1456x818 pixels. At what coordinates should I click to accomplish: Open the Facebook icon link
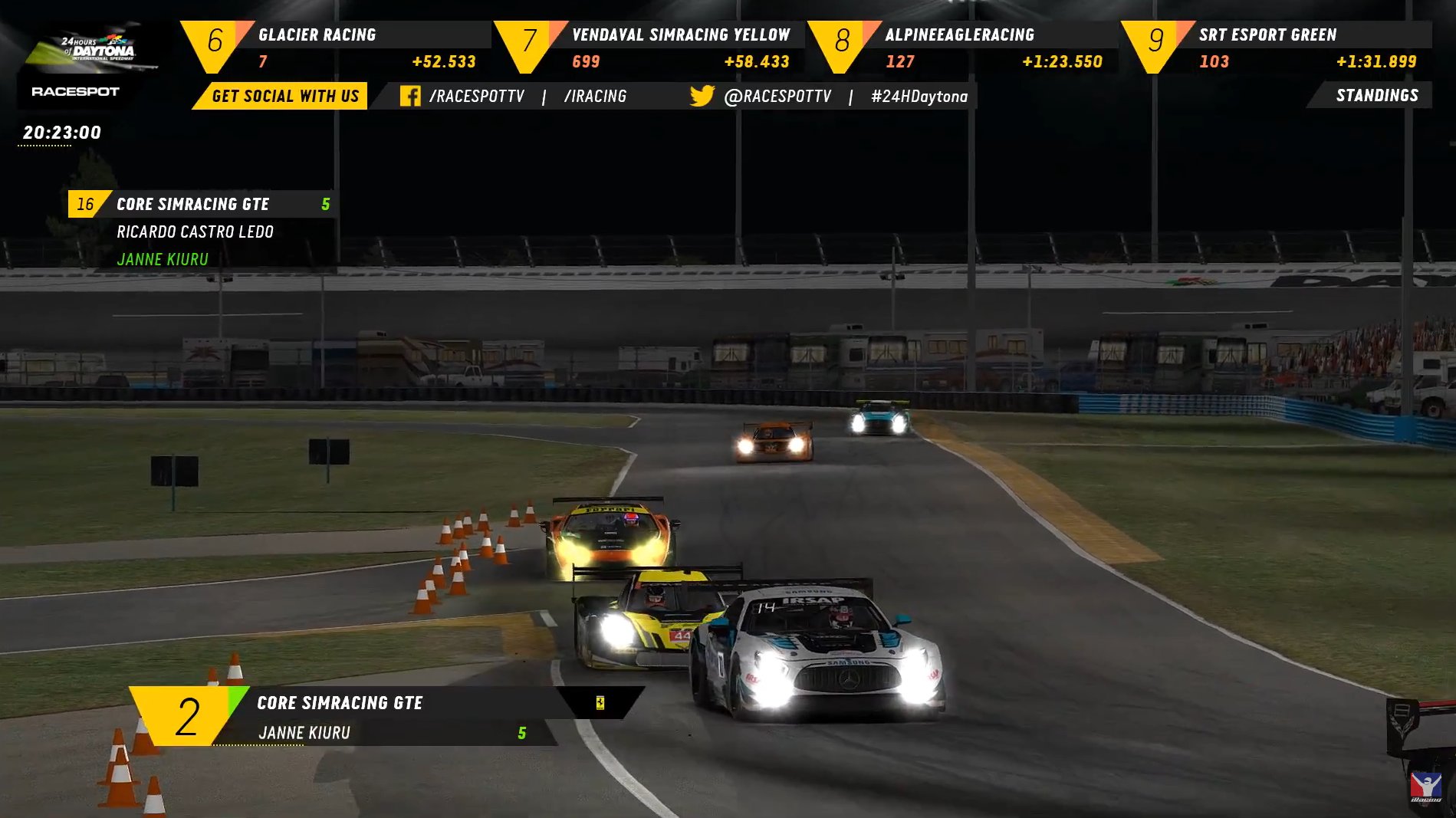tap(410, 96)
